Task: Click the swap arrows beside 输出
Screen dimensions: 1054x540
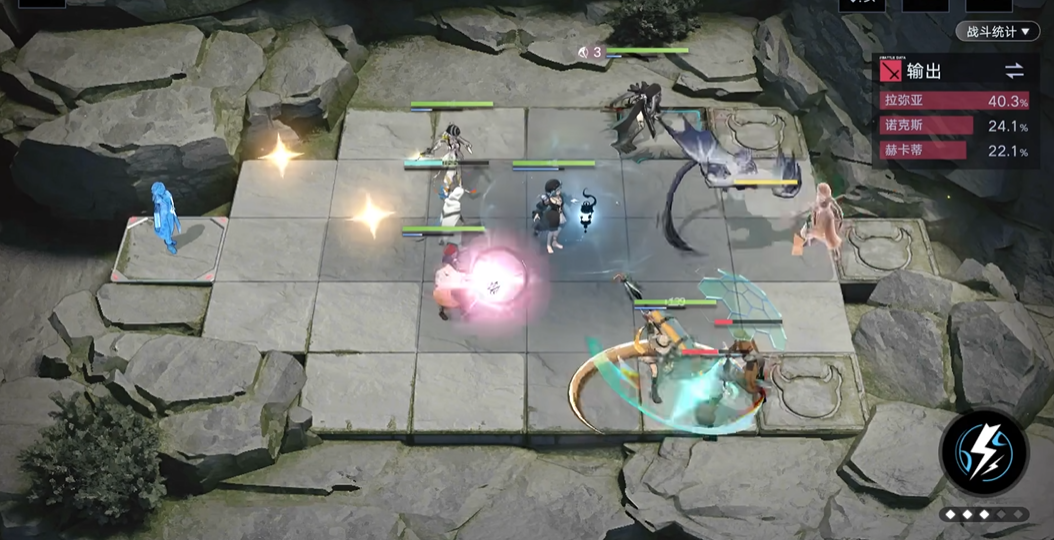Action: point(1014,70)
